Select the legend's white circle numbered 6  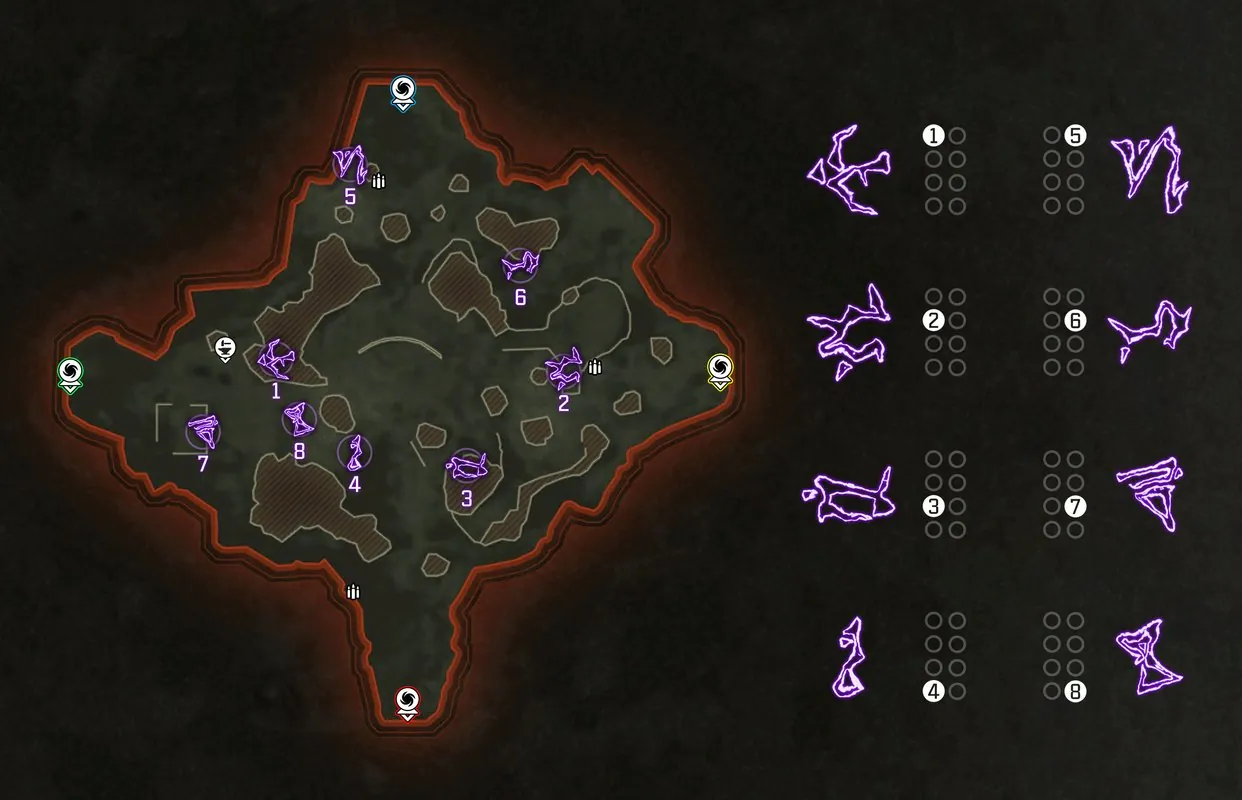(x=1075, y=321)
